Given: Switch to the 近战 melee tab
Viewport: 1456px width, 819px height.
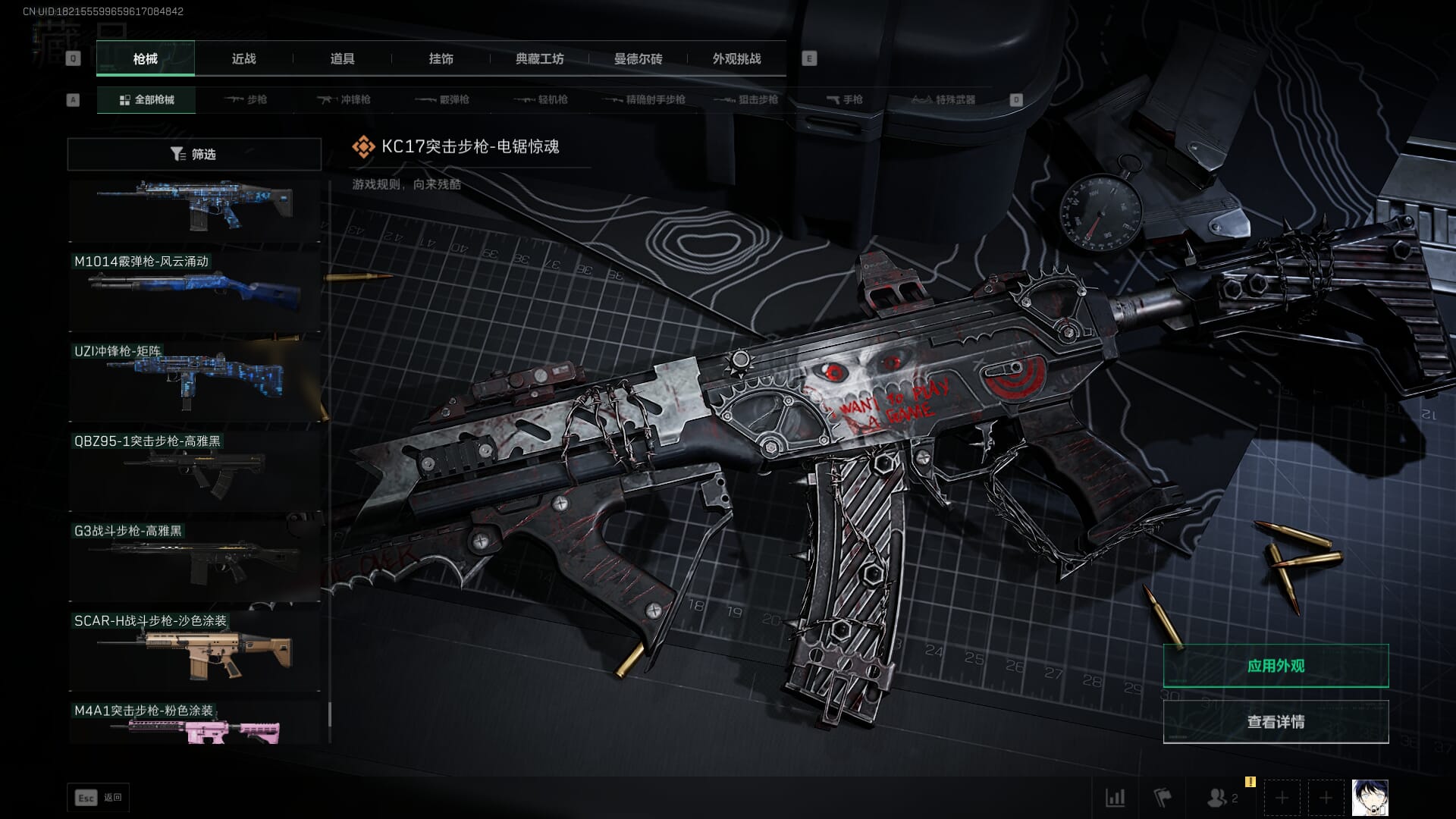Looking at the screenshot, I should [x=243, y=58].
